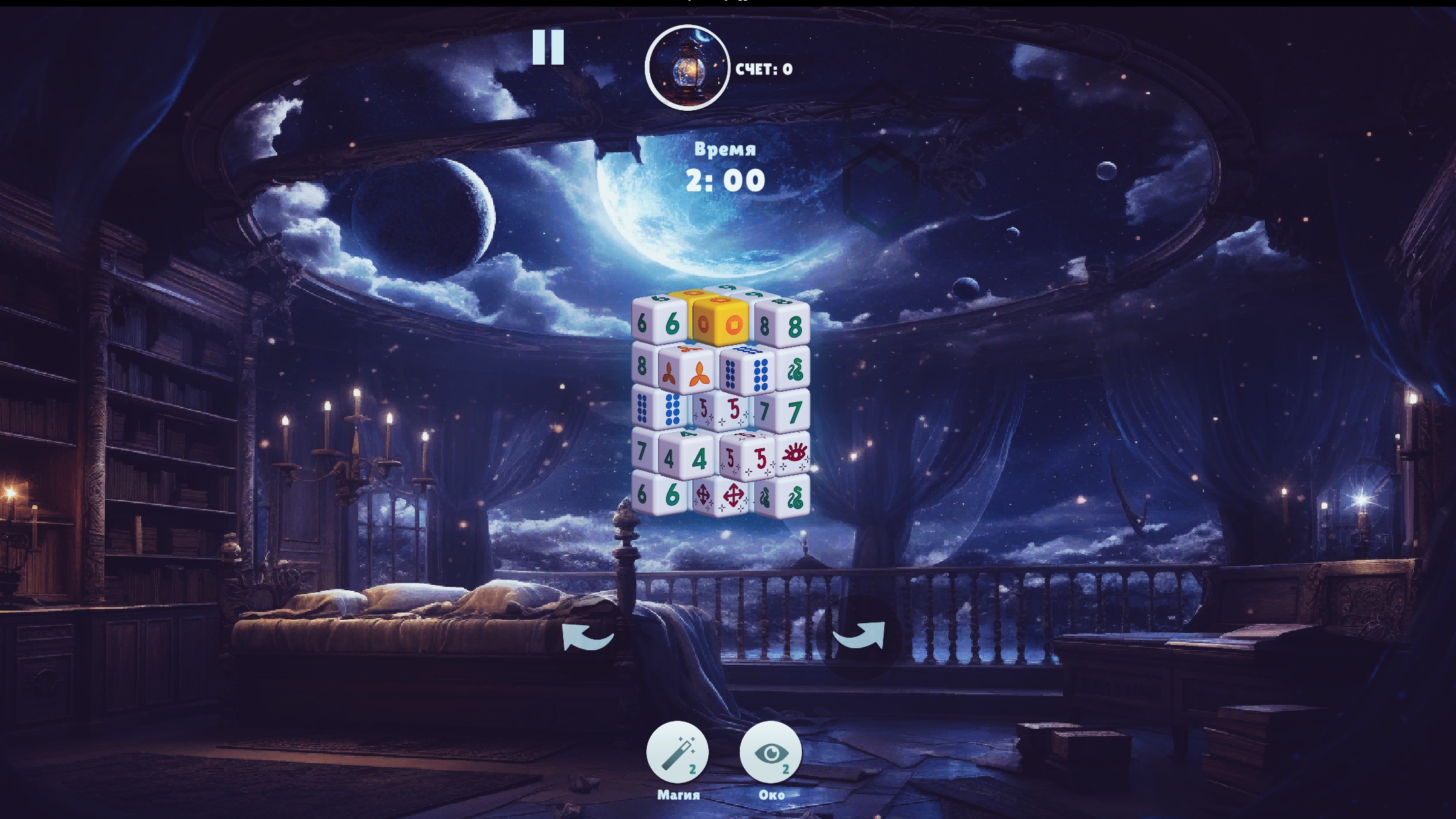The image size is (1456, 819).
Task: Select the green number 8 tile
Action: pos(795,326)
